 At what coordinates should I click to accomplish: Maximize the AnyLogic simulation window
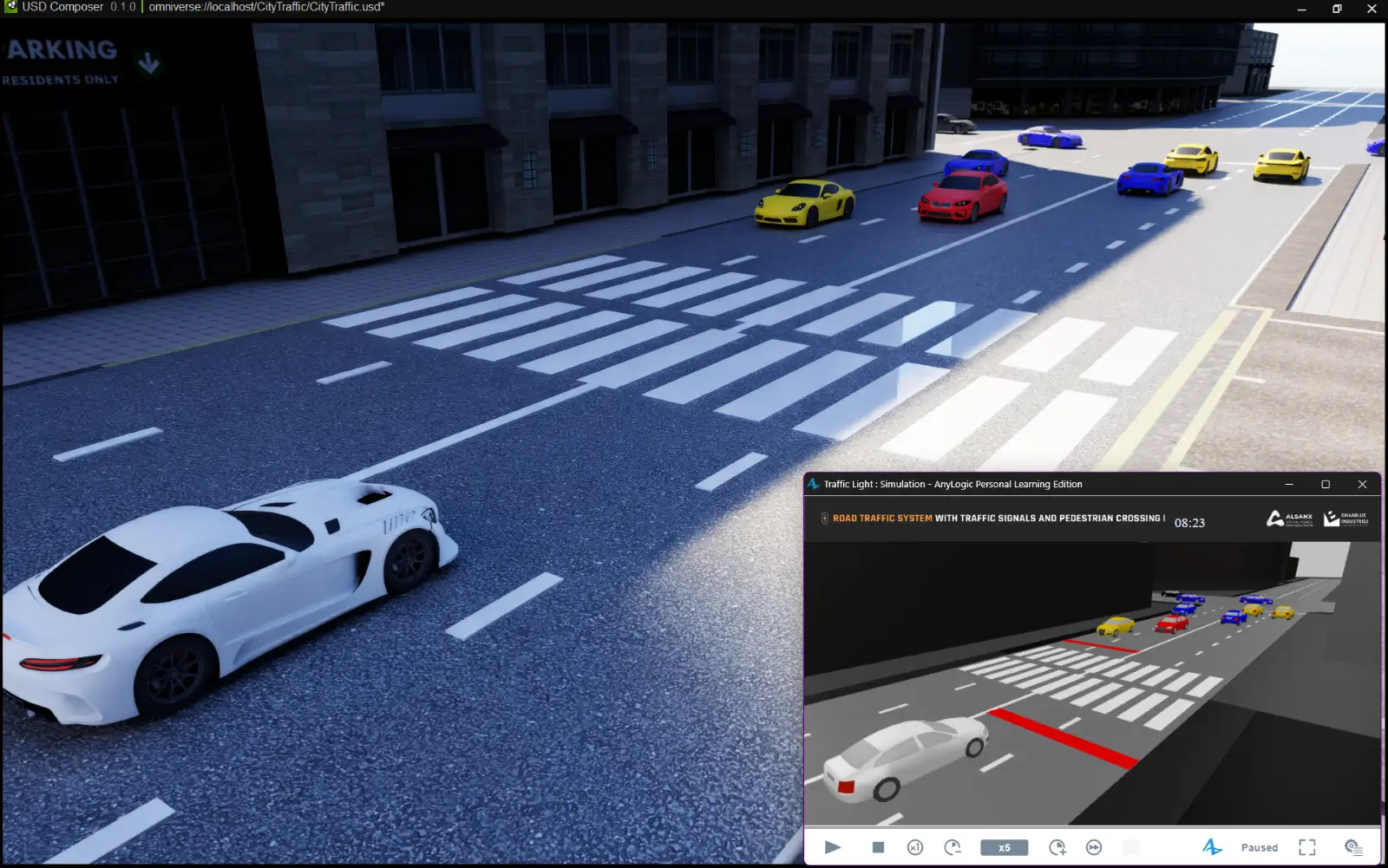1326,484
